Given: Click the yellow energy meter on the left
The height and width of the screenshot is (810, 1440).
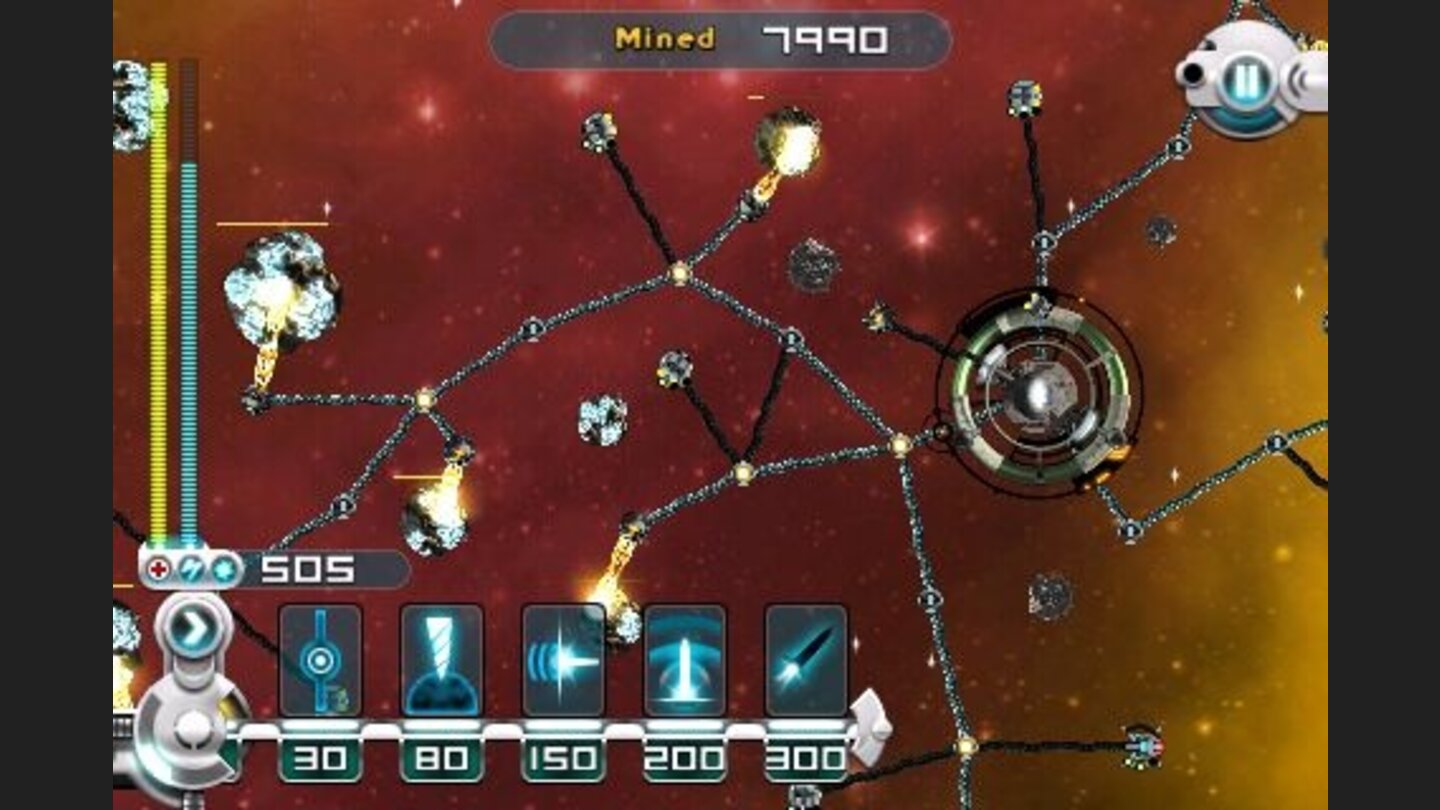Looking at the screenshot, I should coord(157,300).
